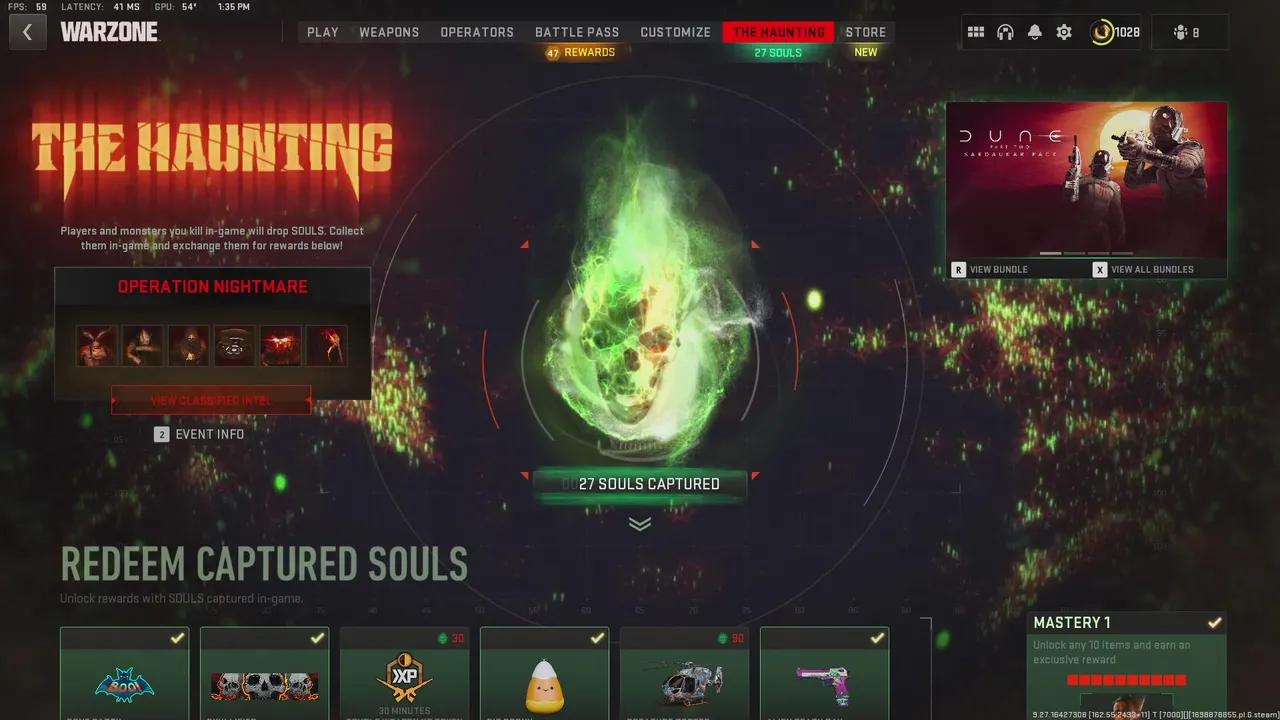Viewport: 1280px width, 720px height.
Task: Expand the souls section via the double chevron
Action: pos(640,523)
